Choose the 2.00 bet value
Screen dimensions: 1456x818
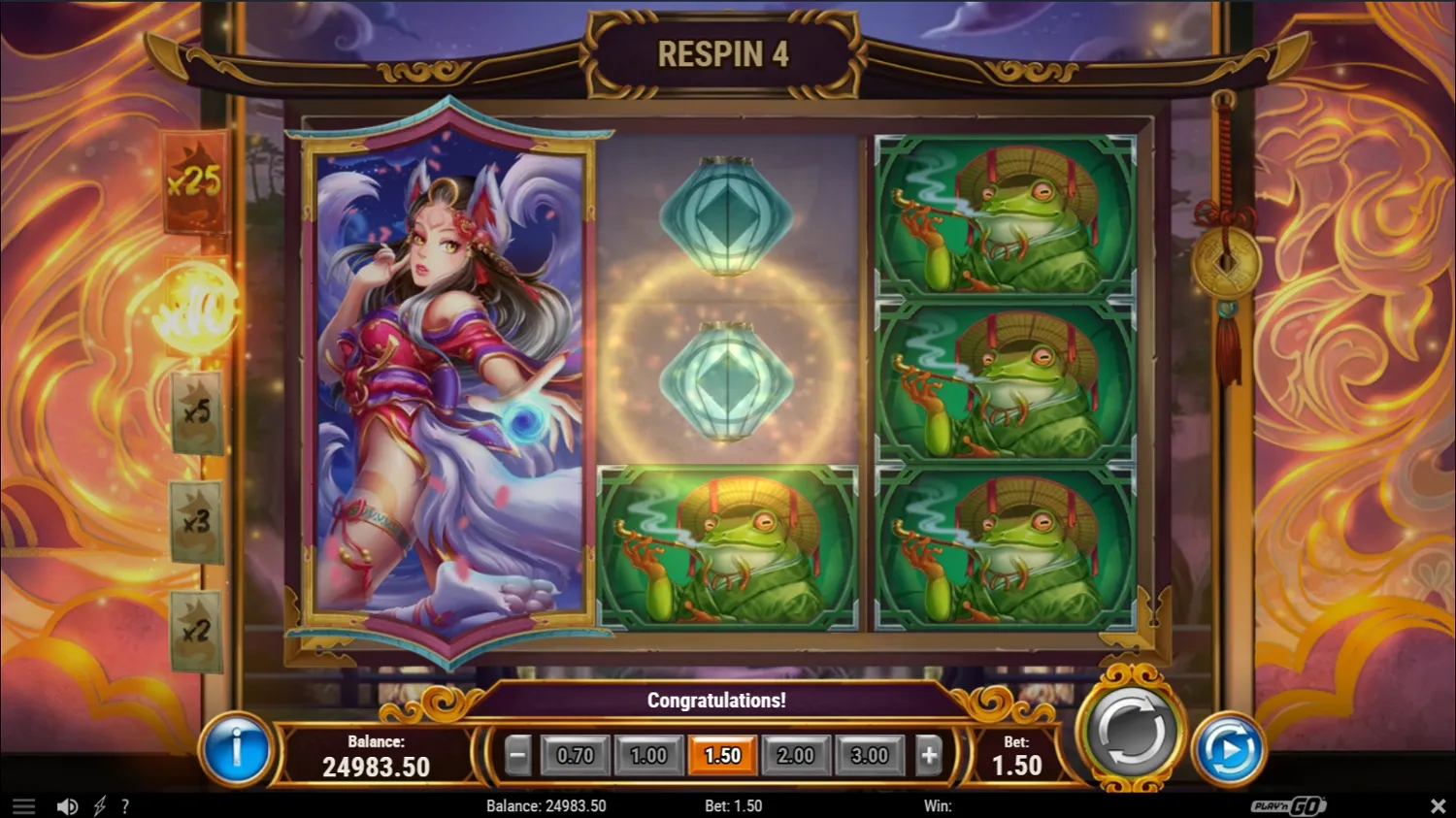click(x=796, y=755)
